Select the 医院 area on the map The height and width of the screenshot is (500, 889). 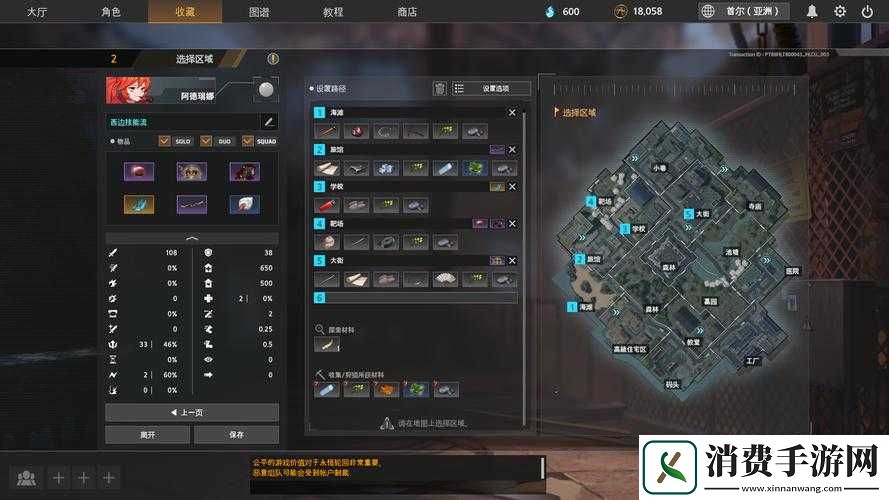[x=793, y=271]
